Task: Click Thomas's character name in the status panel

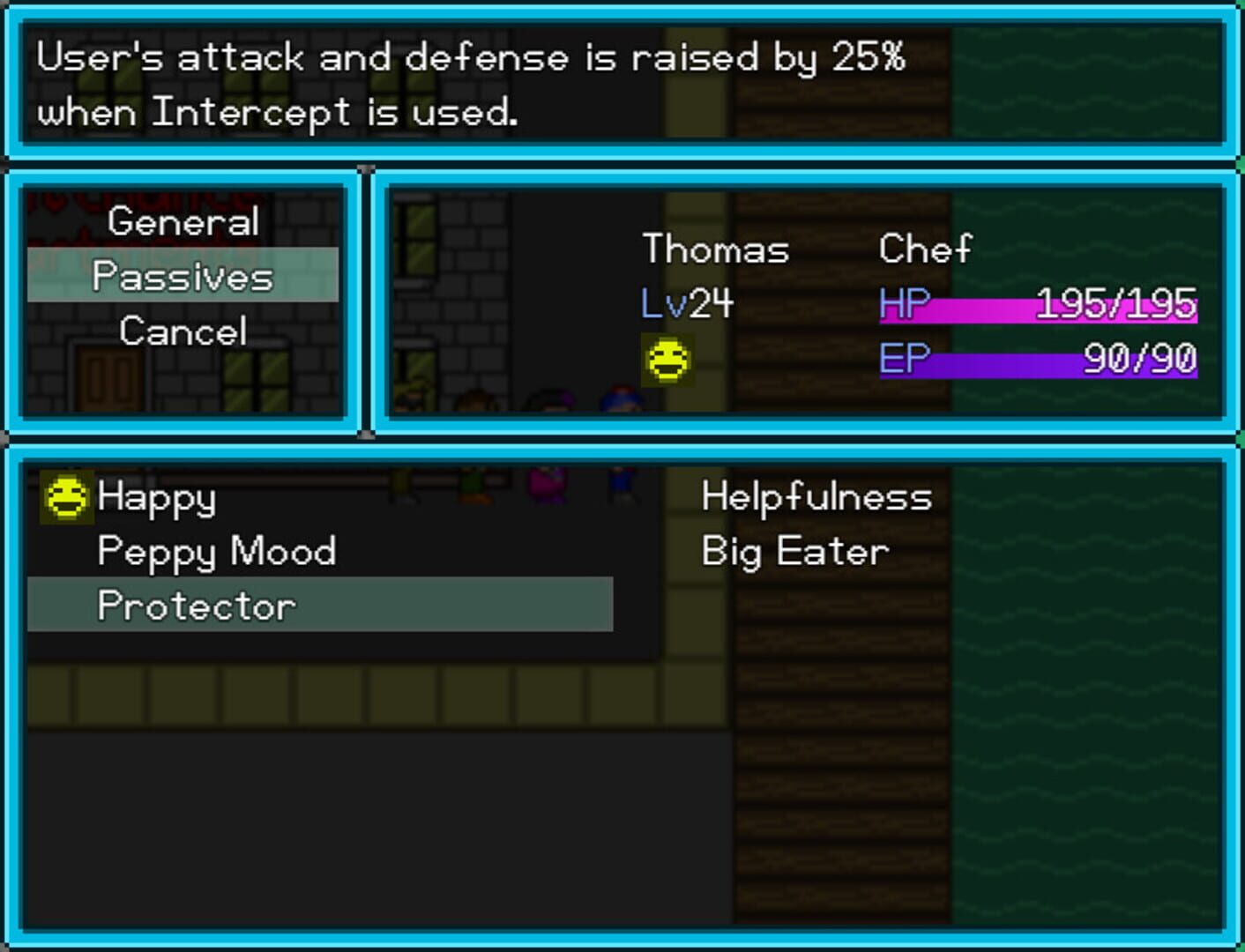Action: click(715, 249)
